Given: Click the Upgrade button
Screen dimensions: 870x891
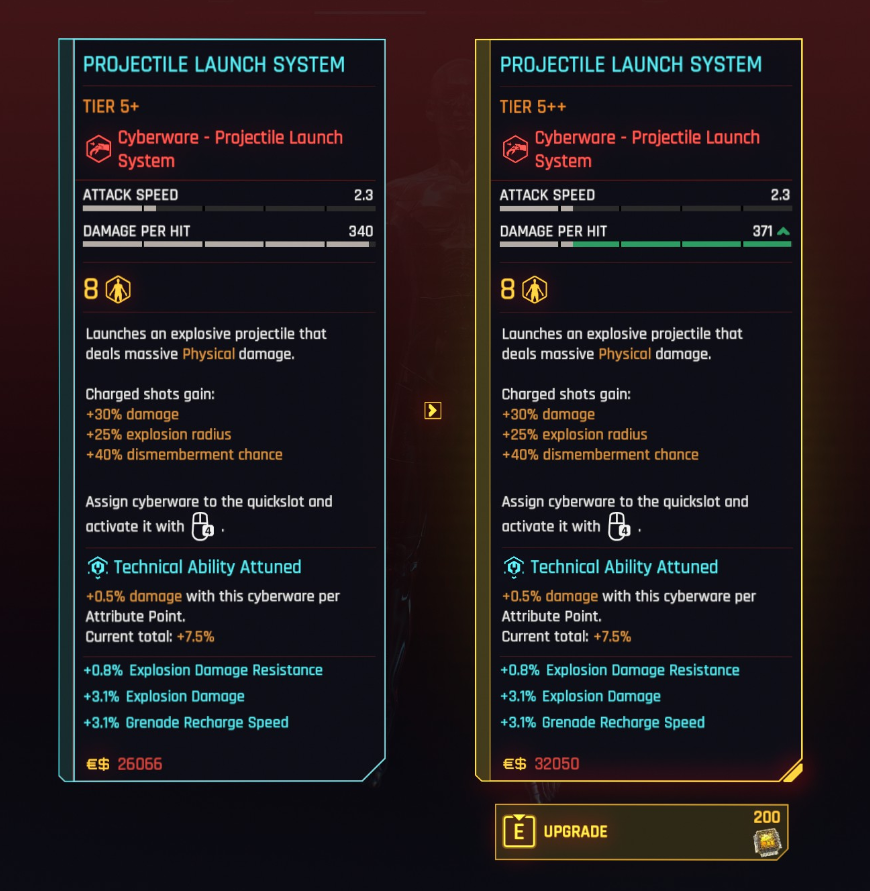Looking at the screenshot, I should point(641,831).
